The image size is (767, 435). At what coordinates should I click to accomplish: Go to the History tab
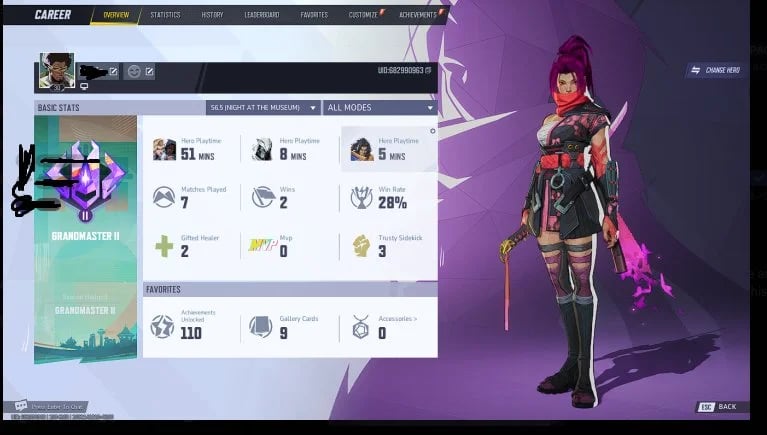click(212, 15)
